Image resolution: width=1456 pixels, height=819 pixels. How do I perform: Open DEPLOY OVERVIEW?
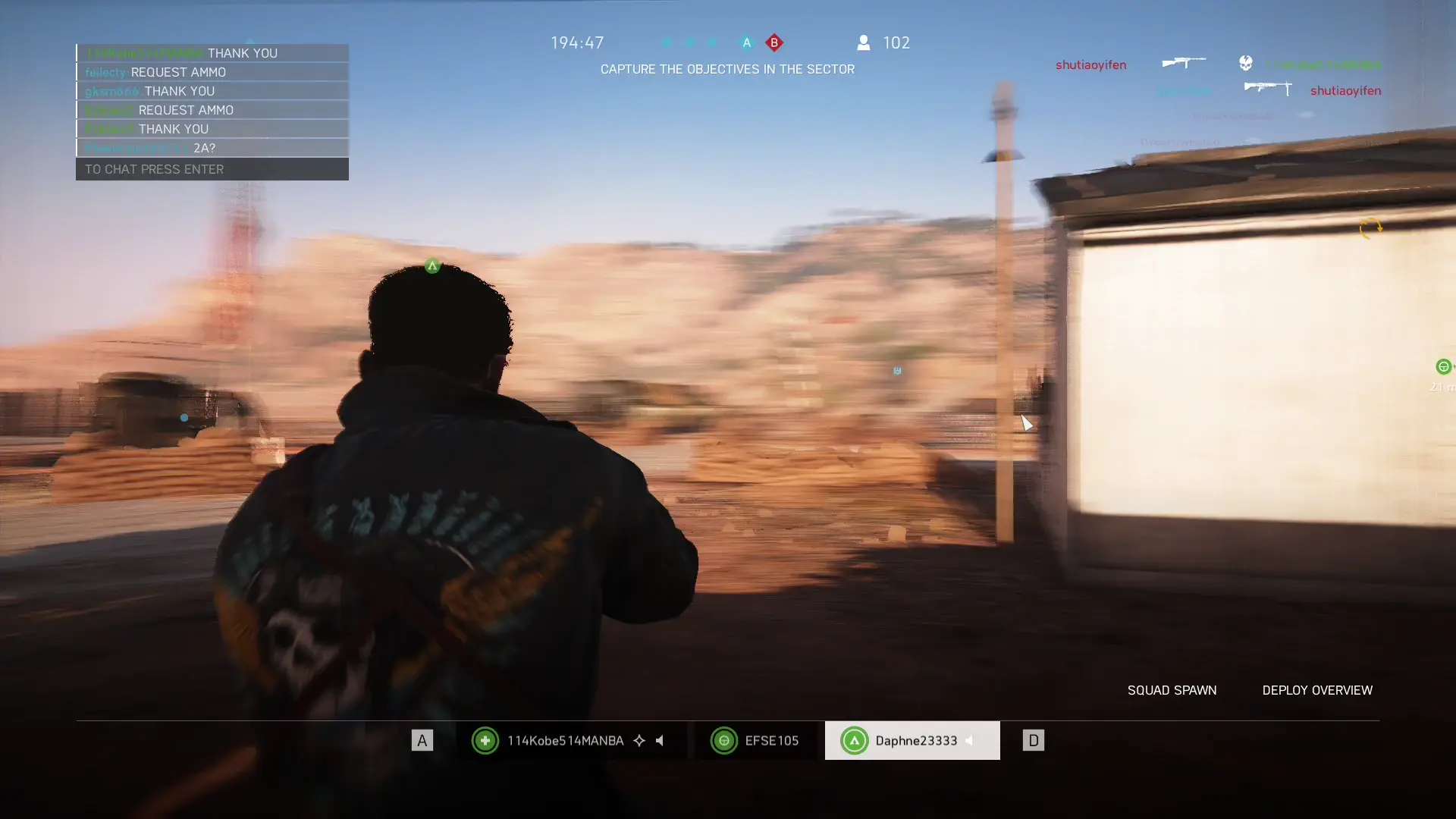point(1317,690)
